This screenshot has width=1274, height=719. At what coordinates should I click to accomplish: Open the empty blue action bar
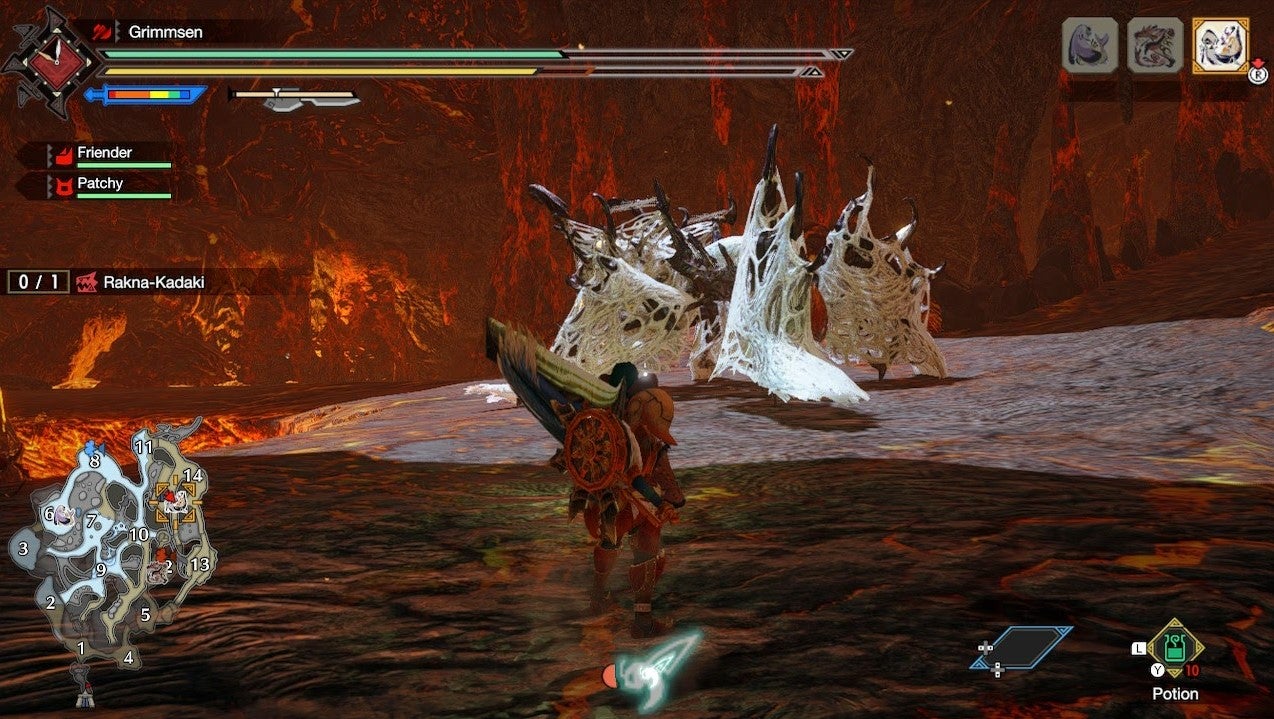tap(1021, 648)
